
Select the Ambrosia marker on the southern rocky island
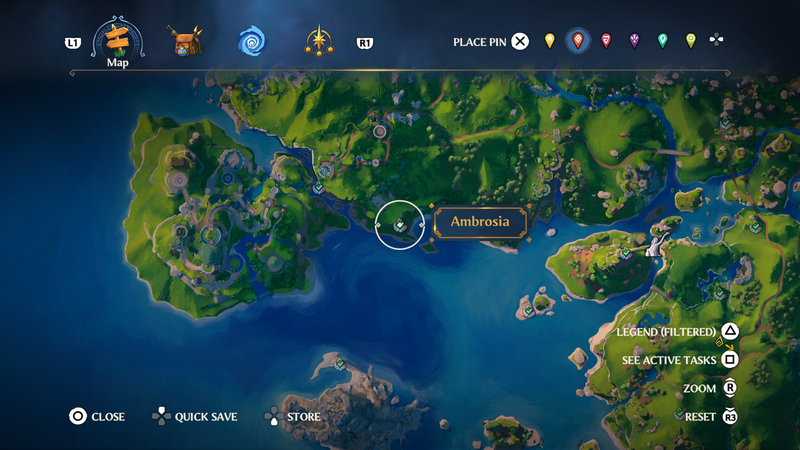341,363
